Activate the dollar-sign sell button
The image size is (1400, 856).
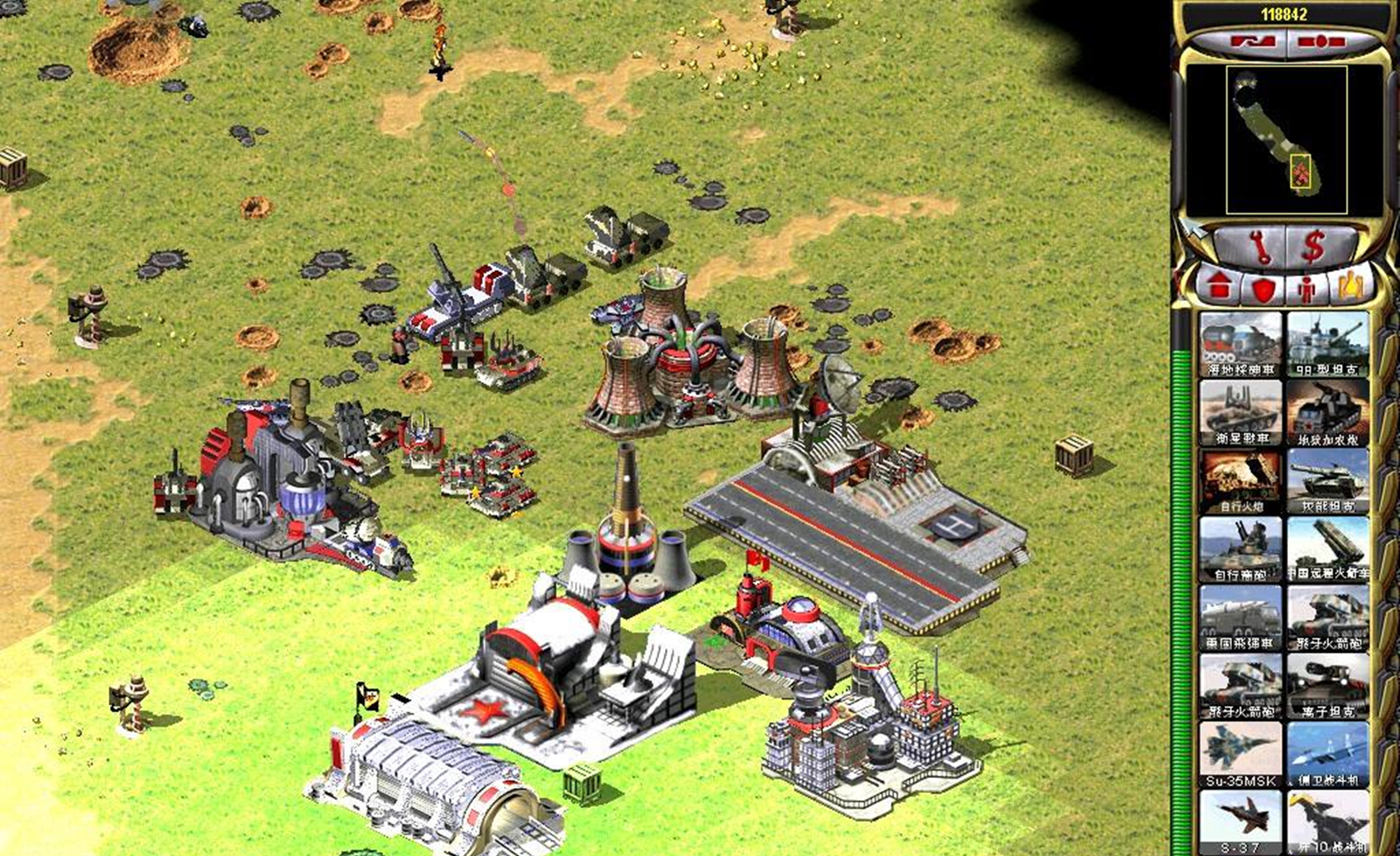click(1312, 249)
